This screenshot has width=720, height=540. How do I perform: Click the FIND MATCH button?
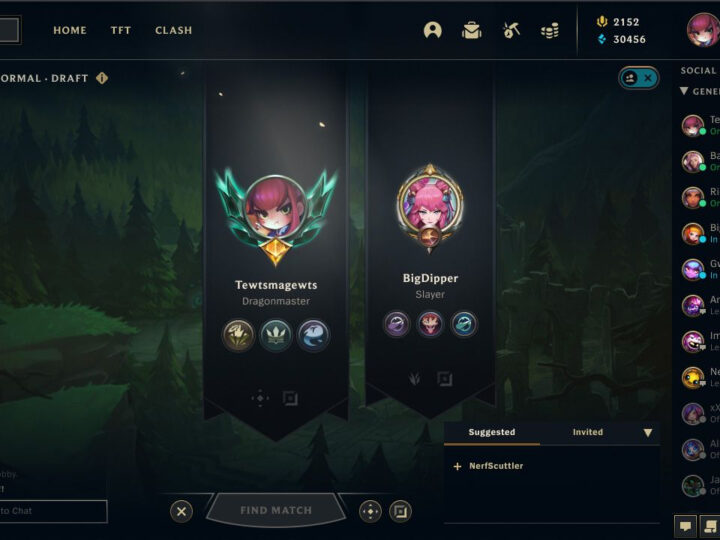point(276,511)
